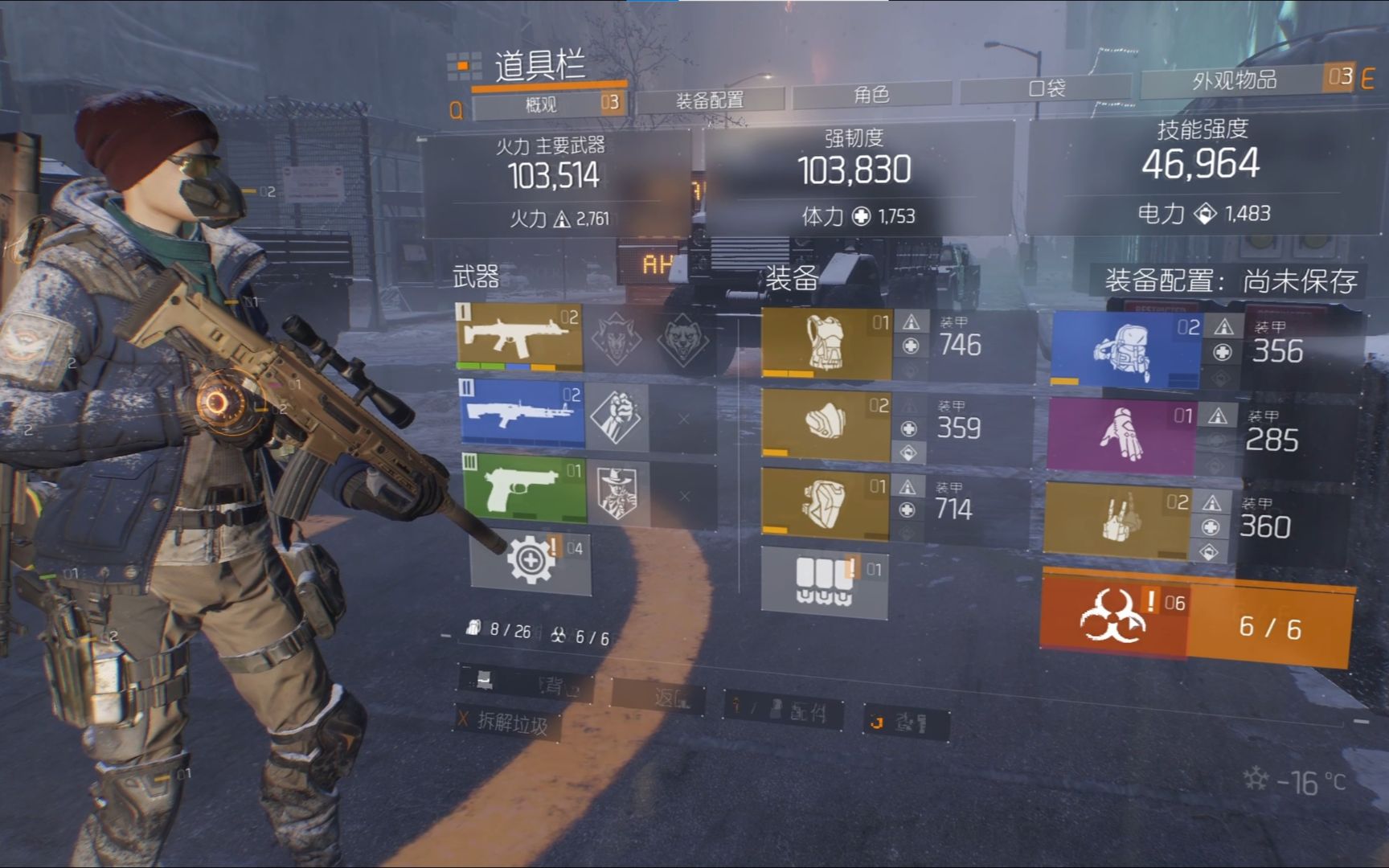Open the gear mods slot below knee pads
This screenshot has width=1389, height=868.
(x=824, y=580)
